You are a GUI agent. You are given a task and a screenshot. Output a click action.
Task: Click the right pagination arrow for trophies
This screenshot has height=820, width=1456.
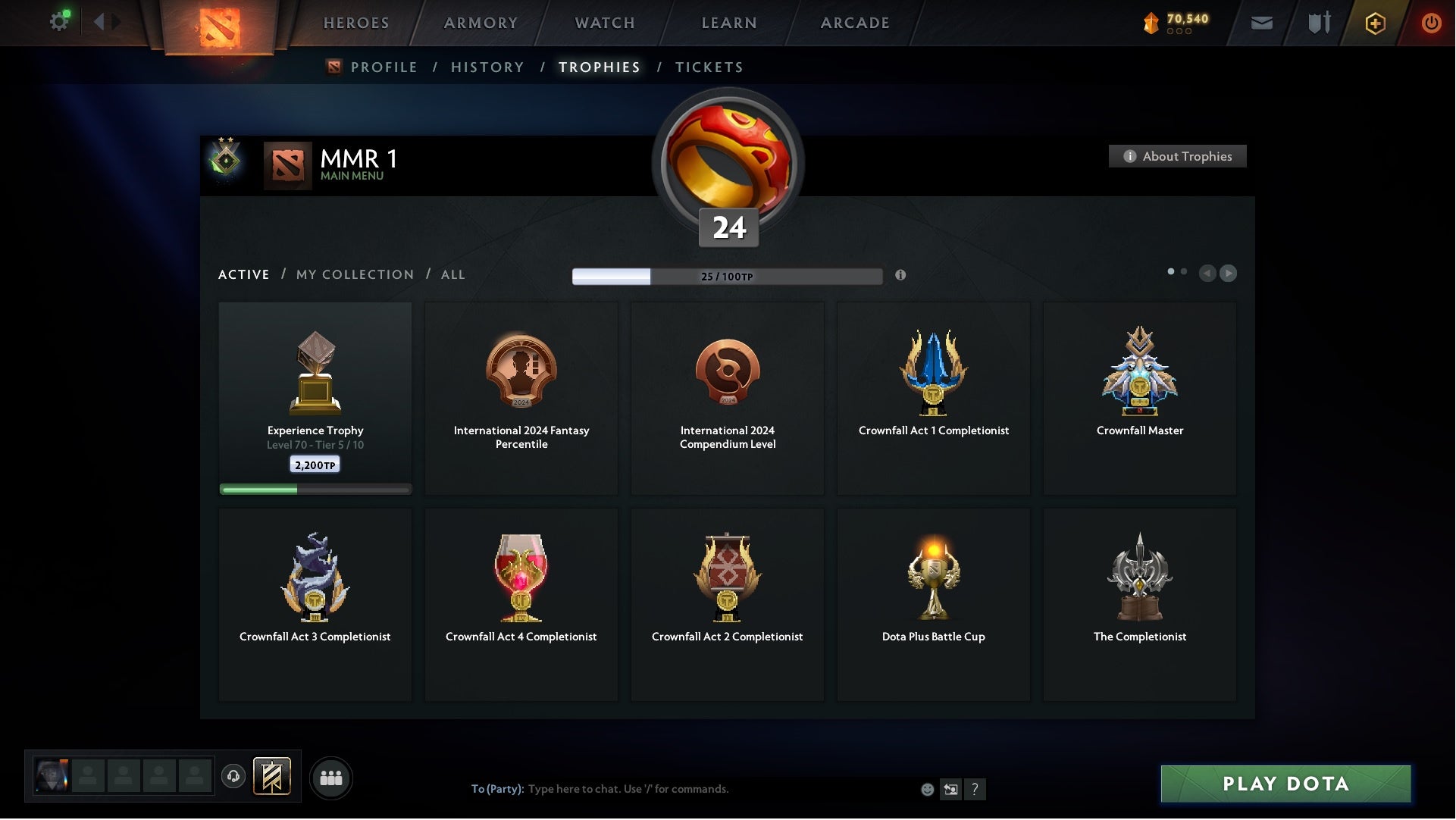(x=1229, y=274)
